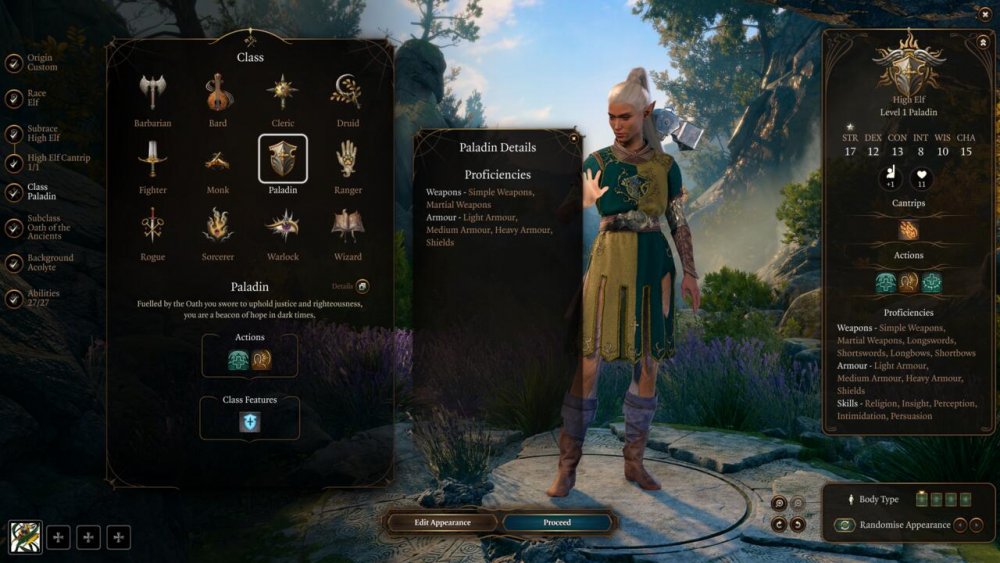Click the Proceed button

(x=556, y=522)
